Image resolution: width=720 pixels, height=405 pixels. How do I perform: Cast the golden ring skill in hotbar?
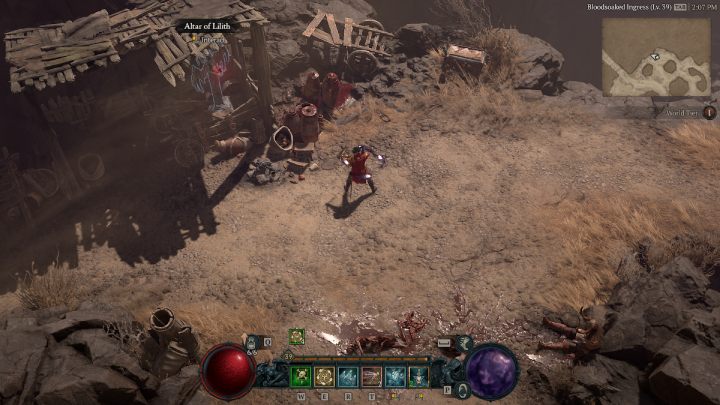point(324,376)
